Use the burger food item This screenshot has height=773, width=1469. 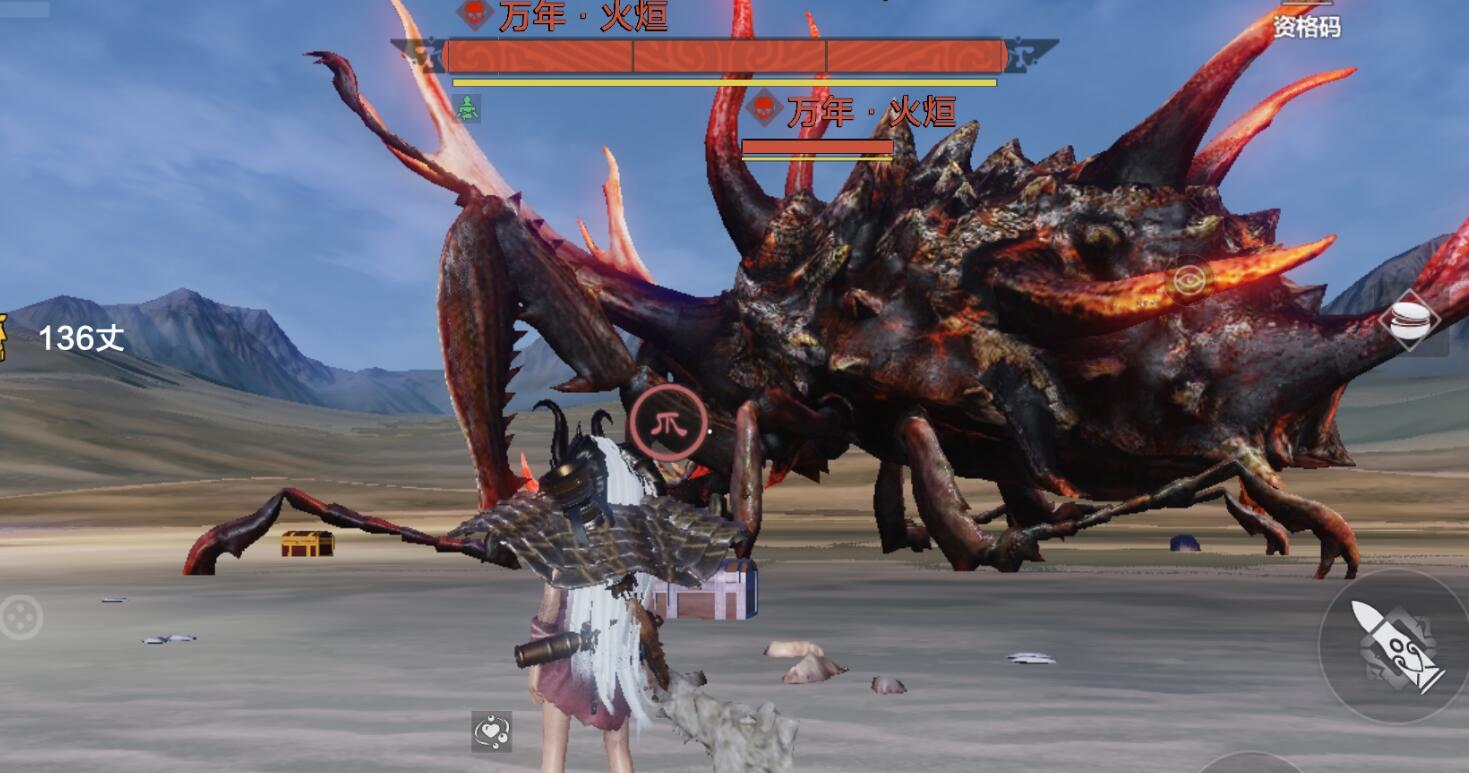1408,321
